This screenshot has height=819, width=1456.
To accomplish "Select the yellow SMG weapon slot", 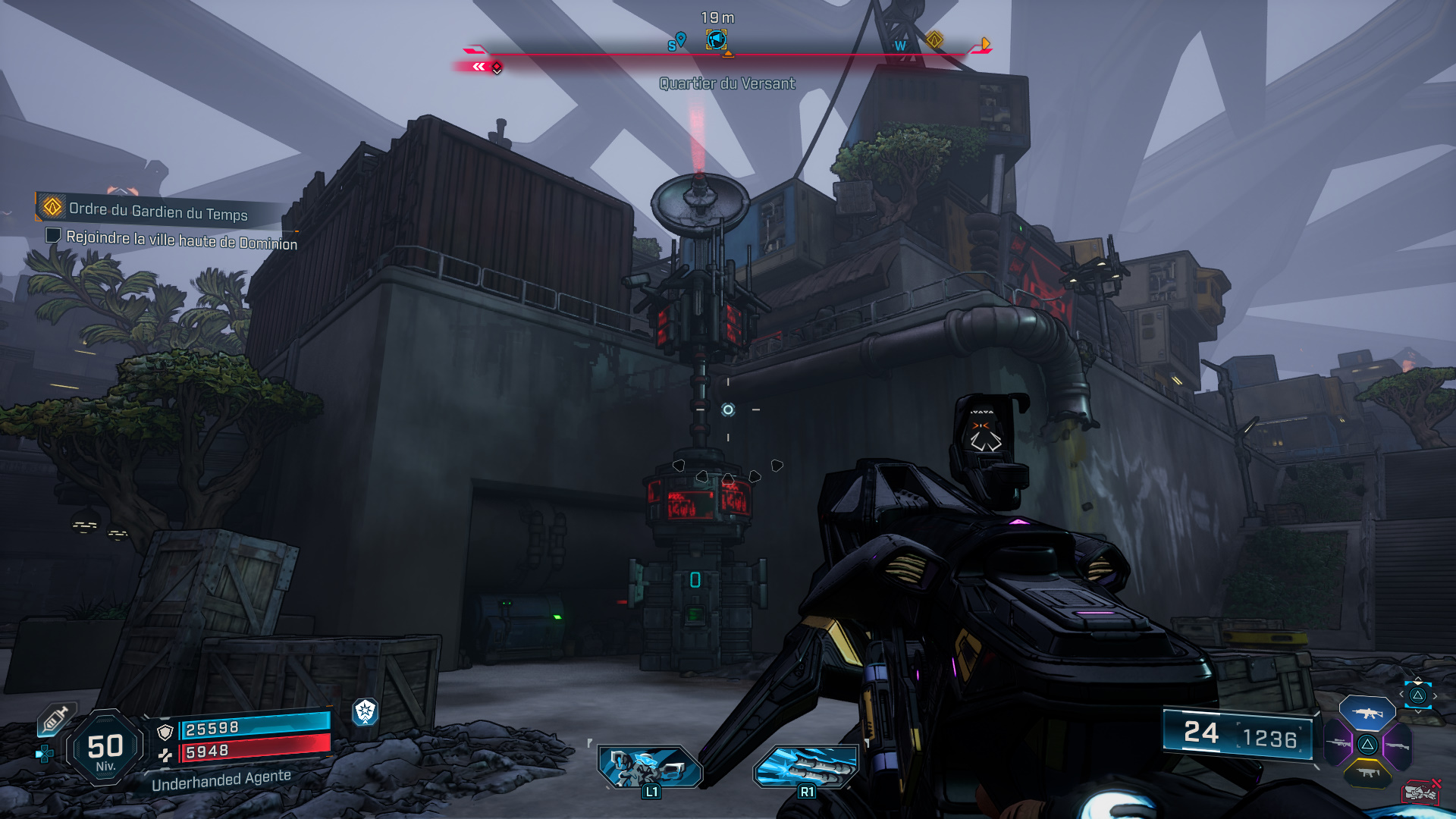I will coord(1367,772).
